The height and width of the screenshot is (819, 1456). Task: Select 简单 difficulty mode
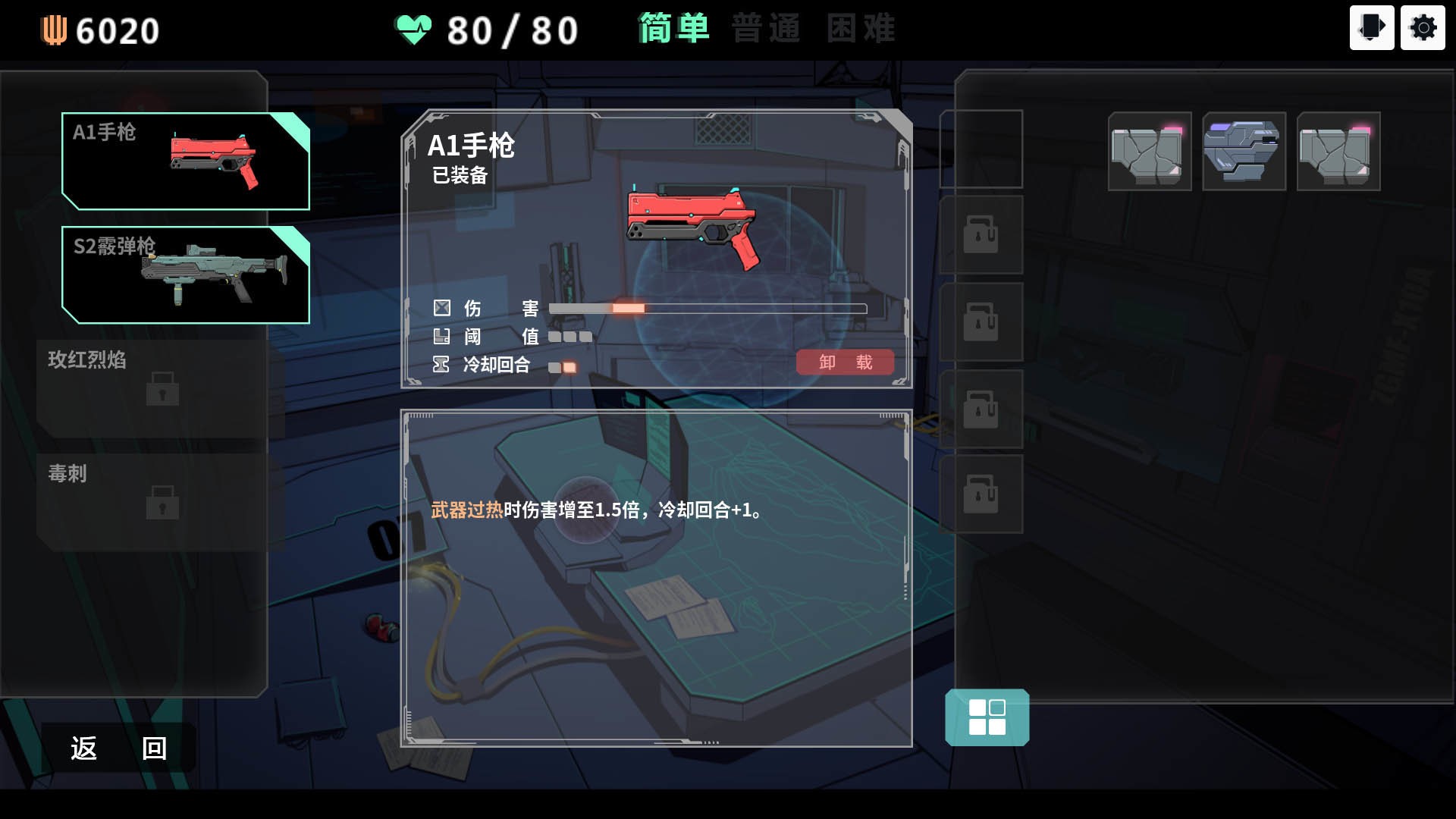(x=673, y=29)
